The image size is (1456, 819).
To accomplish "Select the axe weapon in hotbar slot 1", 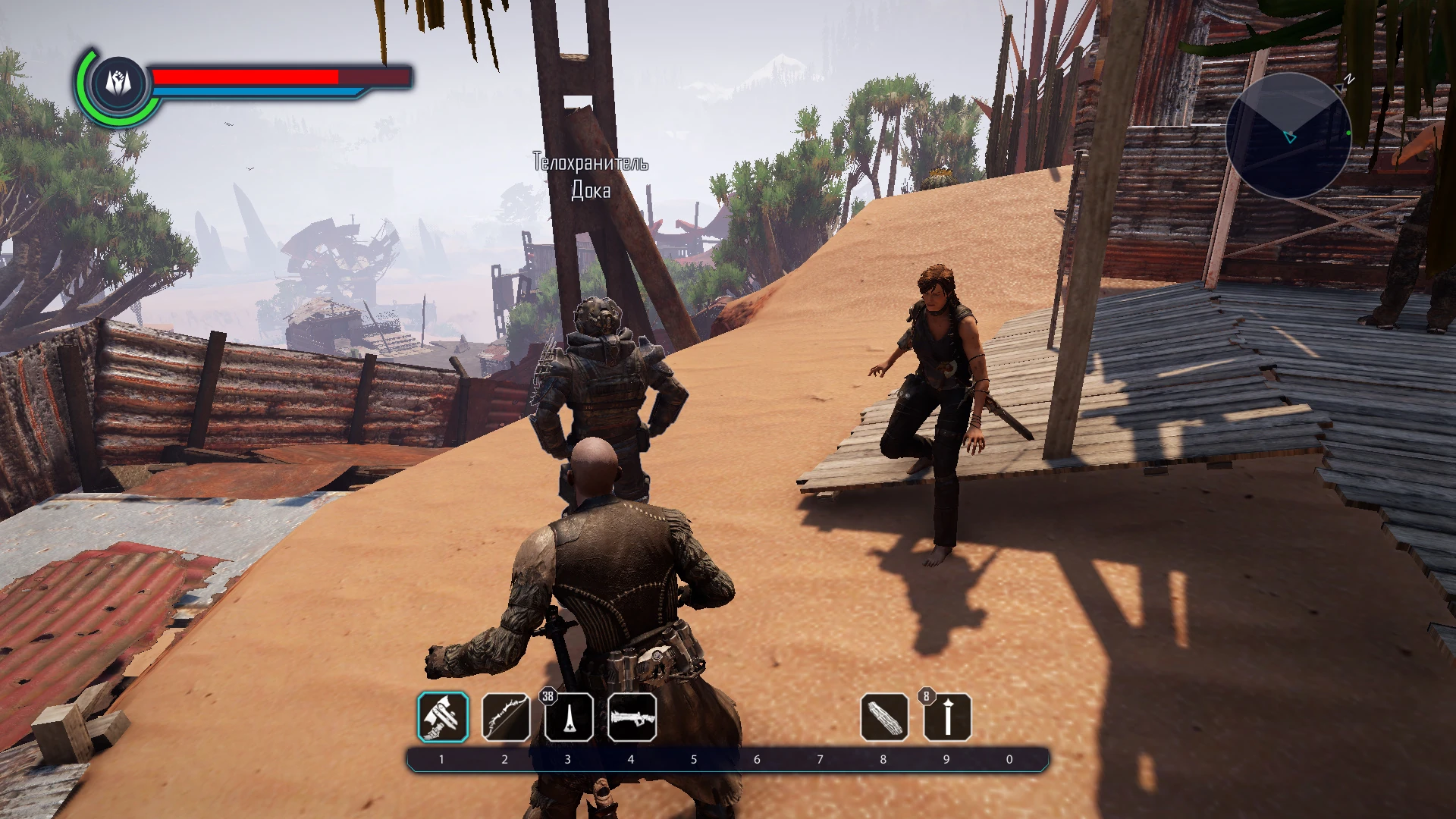I will [443, 717].
